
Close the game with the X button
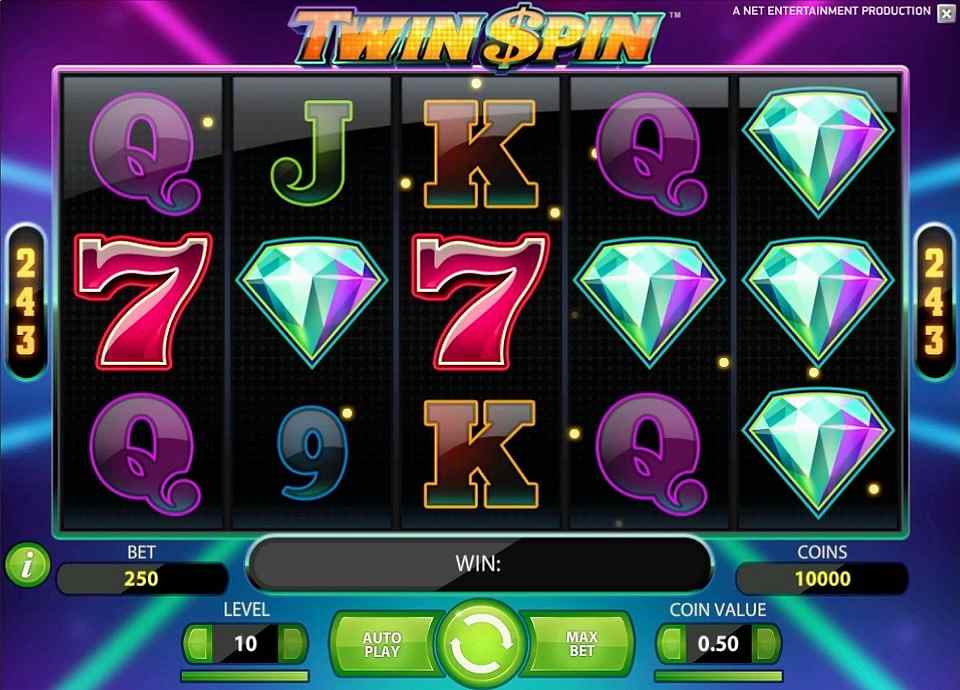pyautogui.click(x=946, y=13)
